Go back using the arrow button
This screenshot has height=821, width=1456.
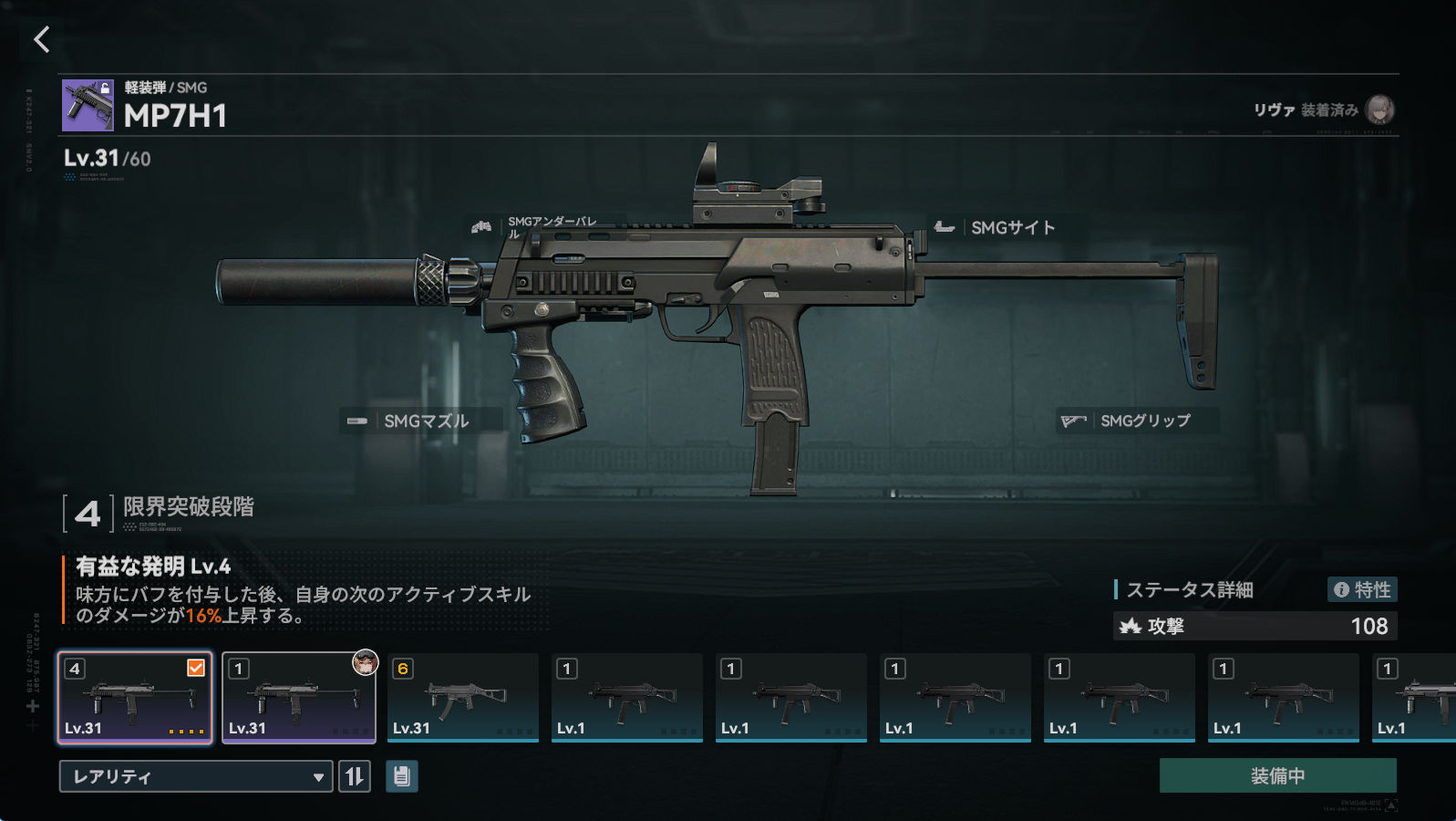pos(41,39)
